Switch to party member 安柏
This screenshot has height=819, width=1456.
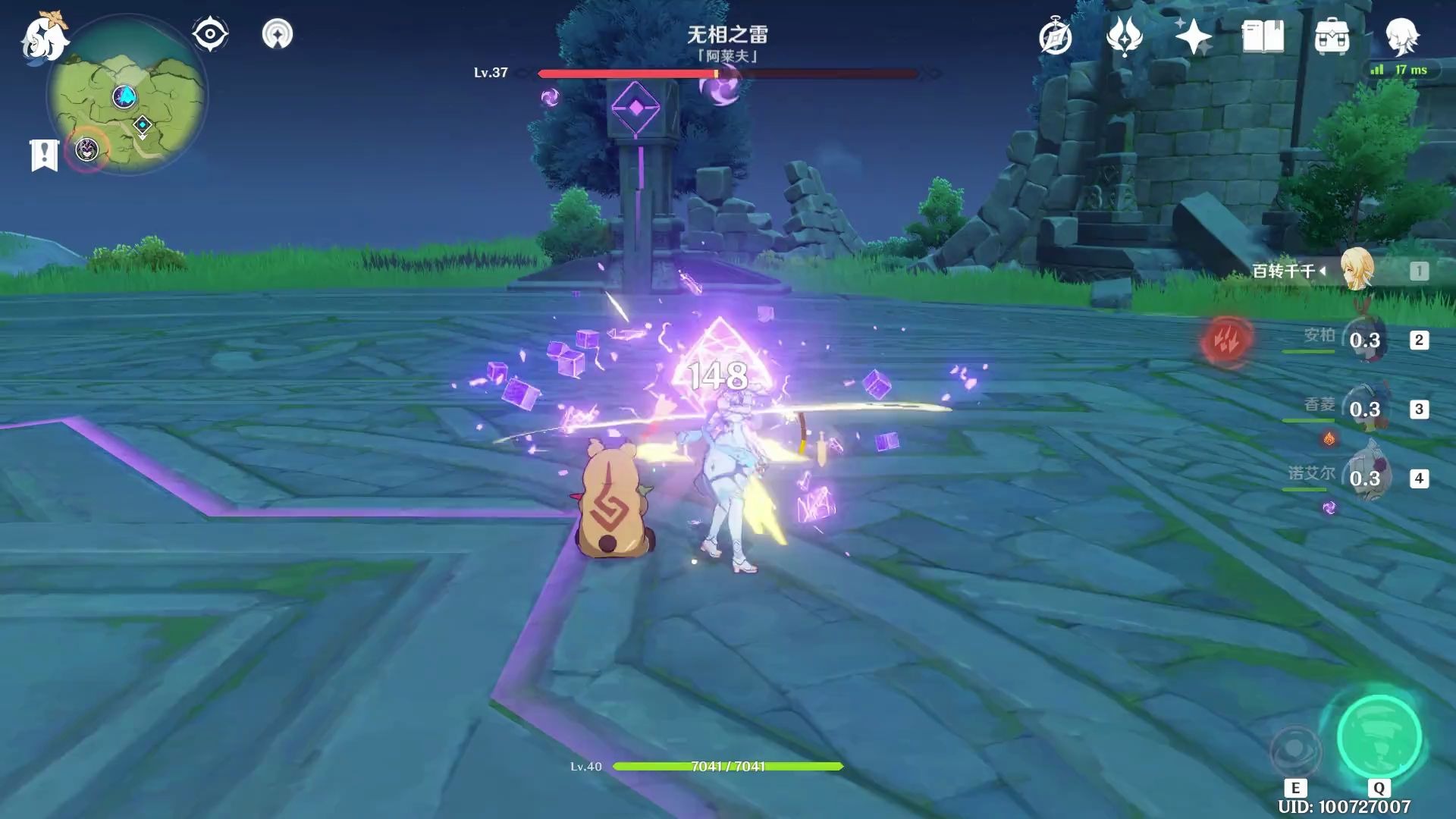coord(1365,340)
